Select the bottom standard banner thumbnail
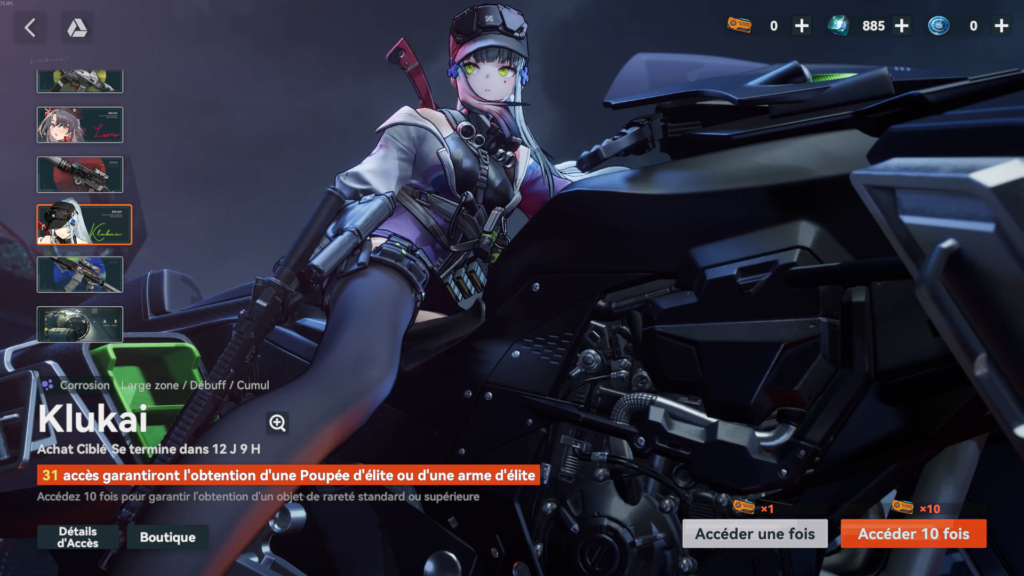 coord(80,324)
